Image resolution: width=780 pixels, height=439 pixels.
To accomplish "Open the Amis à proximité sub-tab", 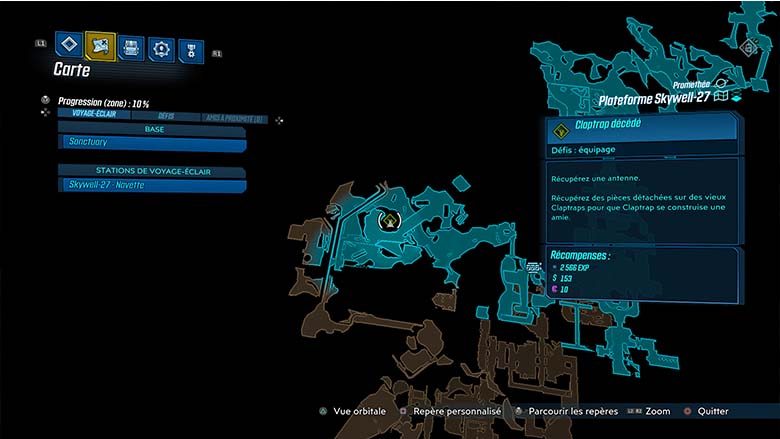I will (235, 118).
